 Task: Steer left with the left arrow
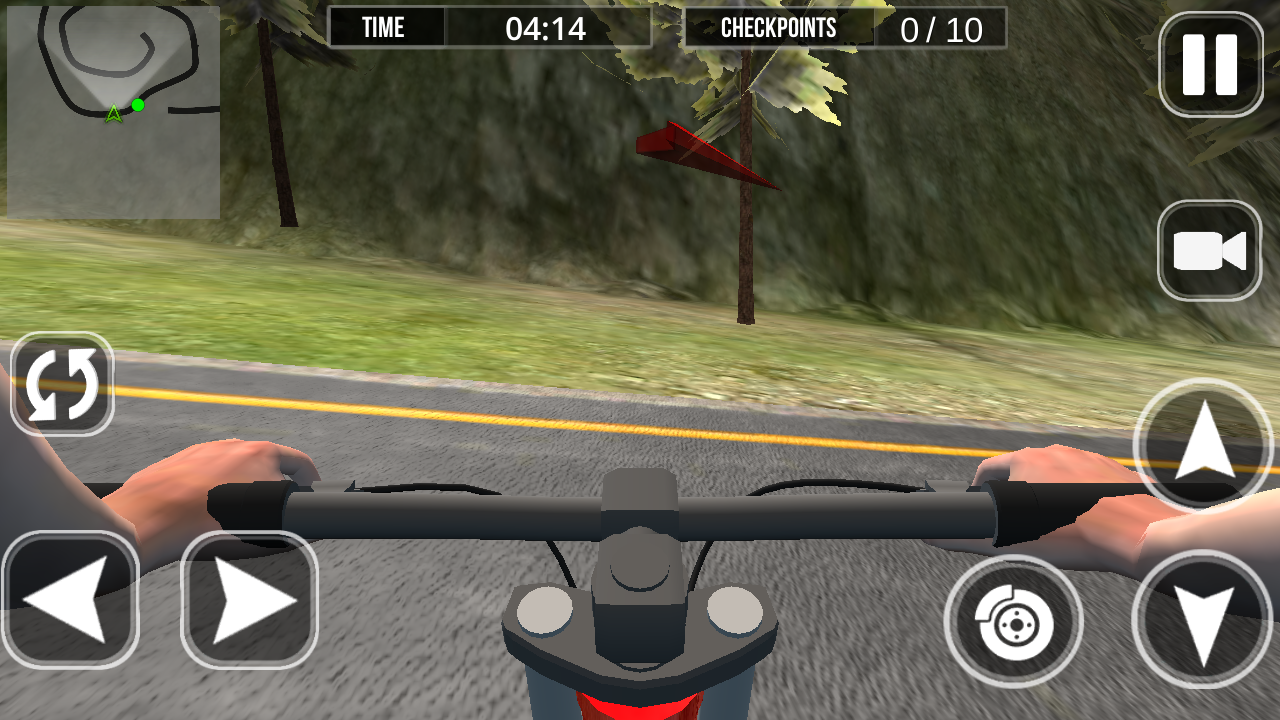coord(70,600)
